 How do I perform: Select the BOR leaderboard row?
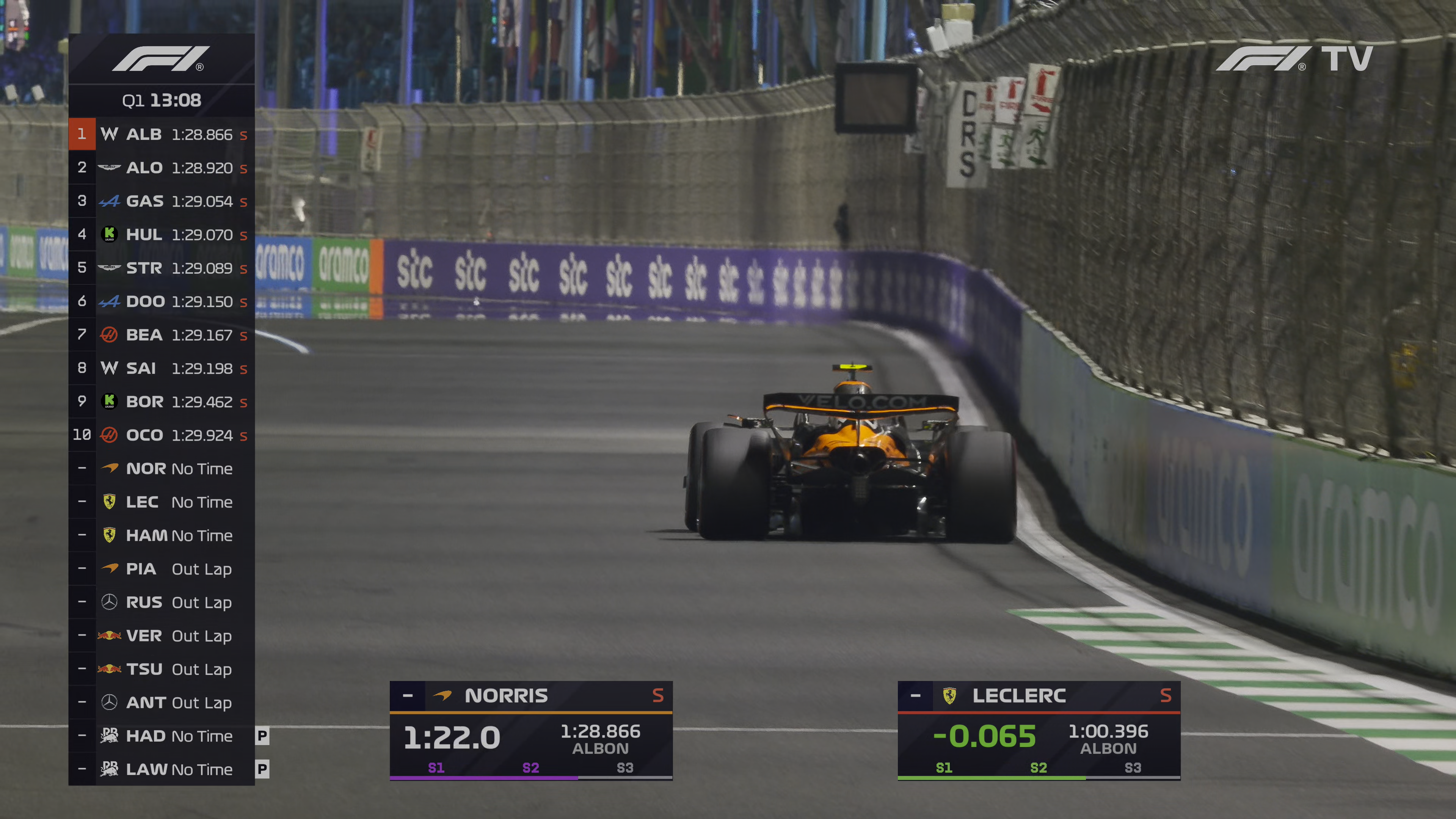click(162, 401)
